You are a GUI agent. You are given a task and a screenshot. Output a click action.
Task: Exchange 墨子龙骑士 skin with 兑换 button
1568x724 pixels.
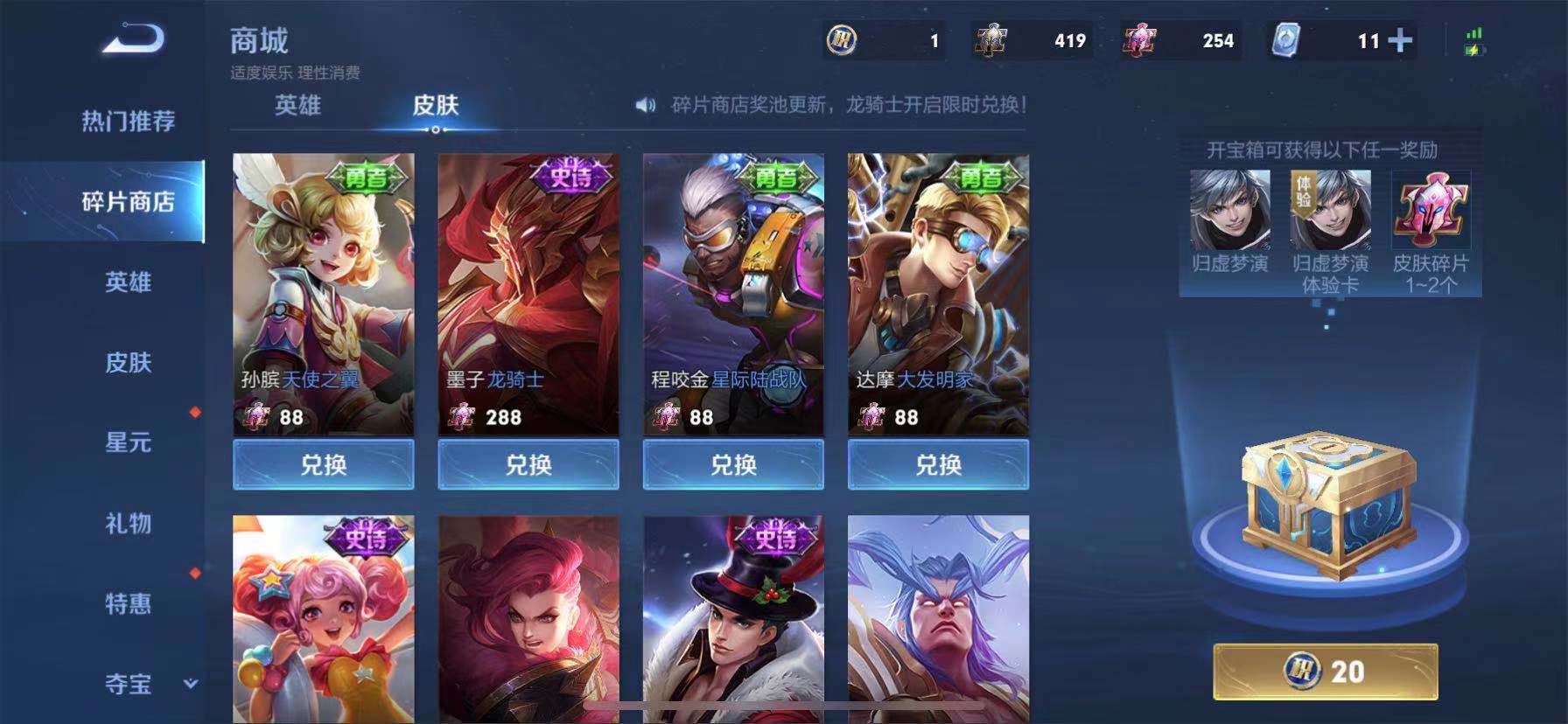coord(527,465)
